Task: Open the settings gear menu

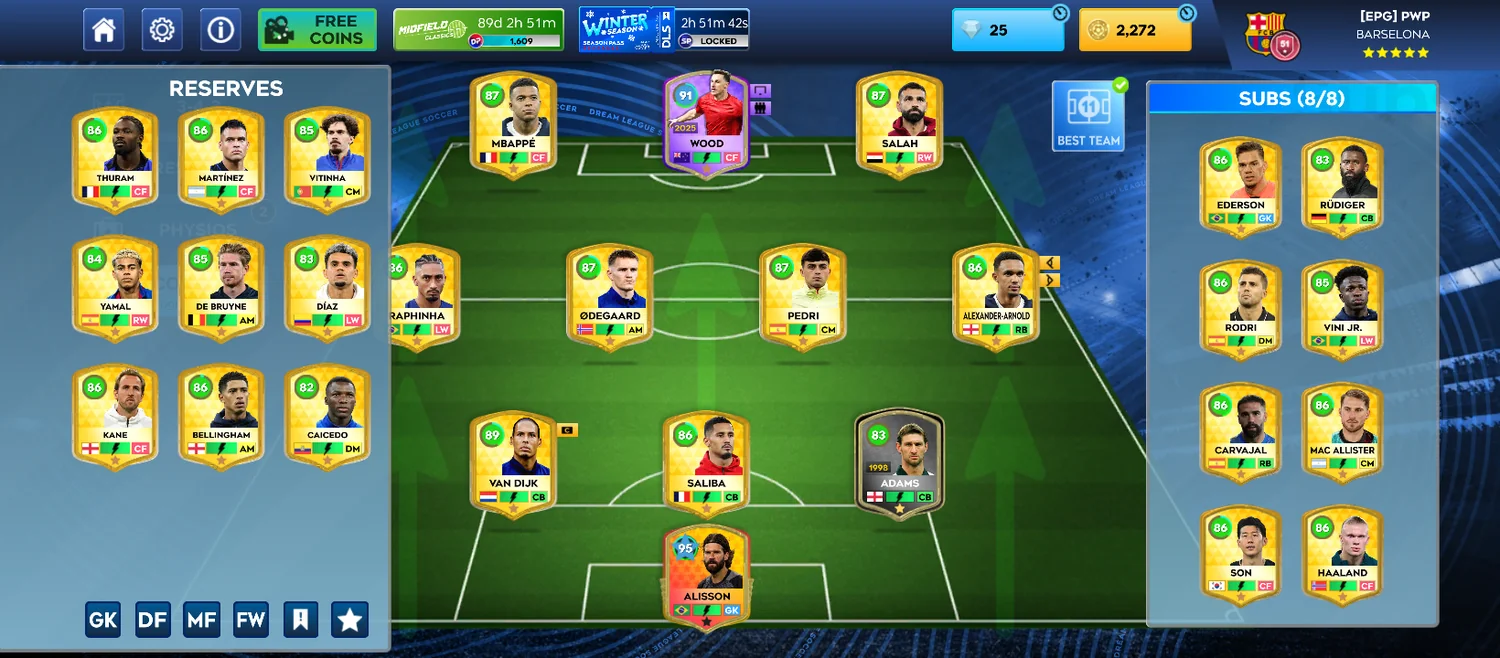Action: pos(162,30)
